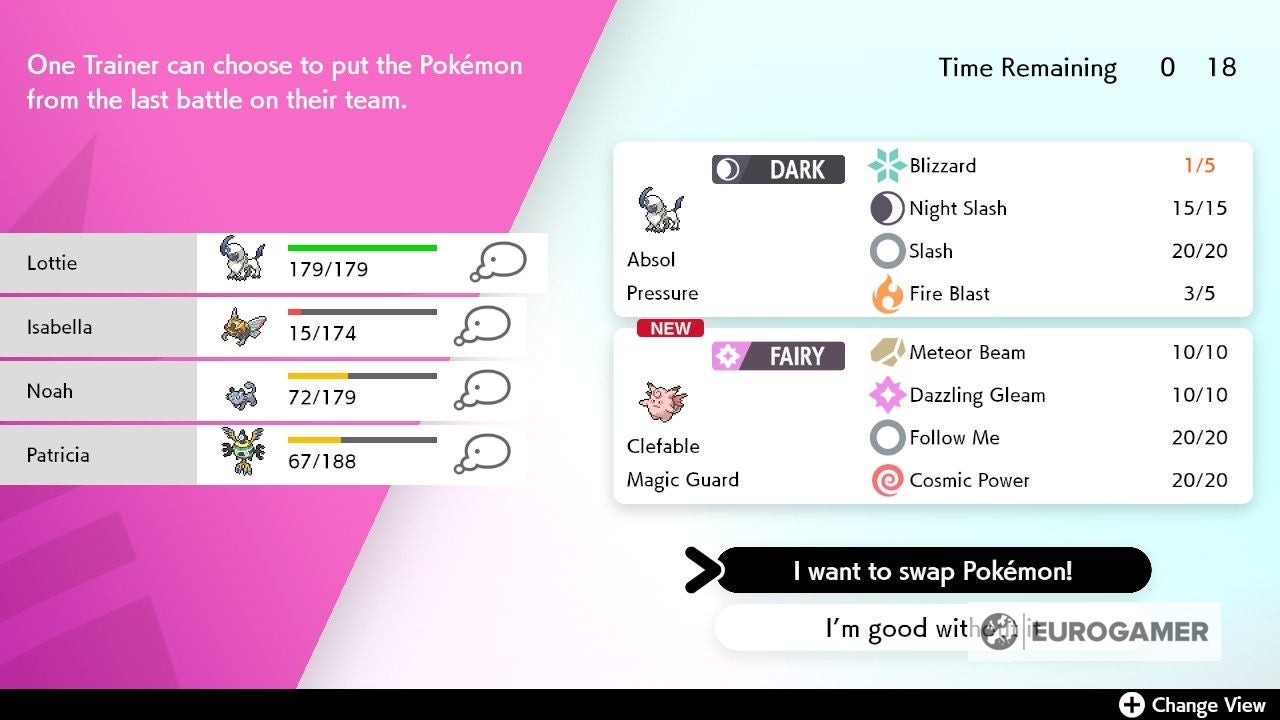The width and height of the screenshot is (1280, 720).
Task: Select the Slash normal-type move icon
Action: [x=888, y=251]
